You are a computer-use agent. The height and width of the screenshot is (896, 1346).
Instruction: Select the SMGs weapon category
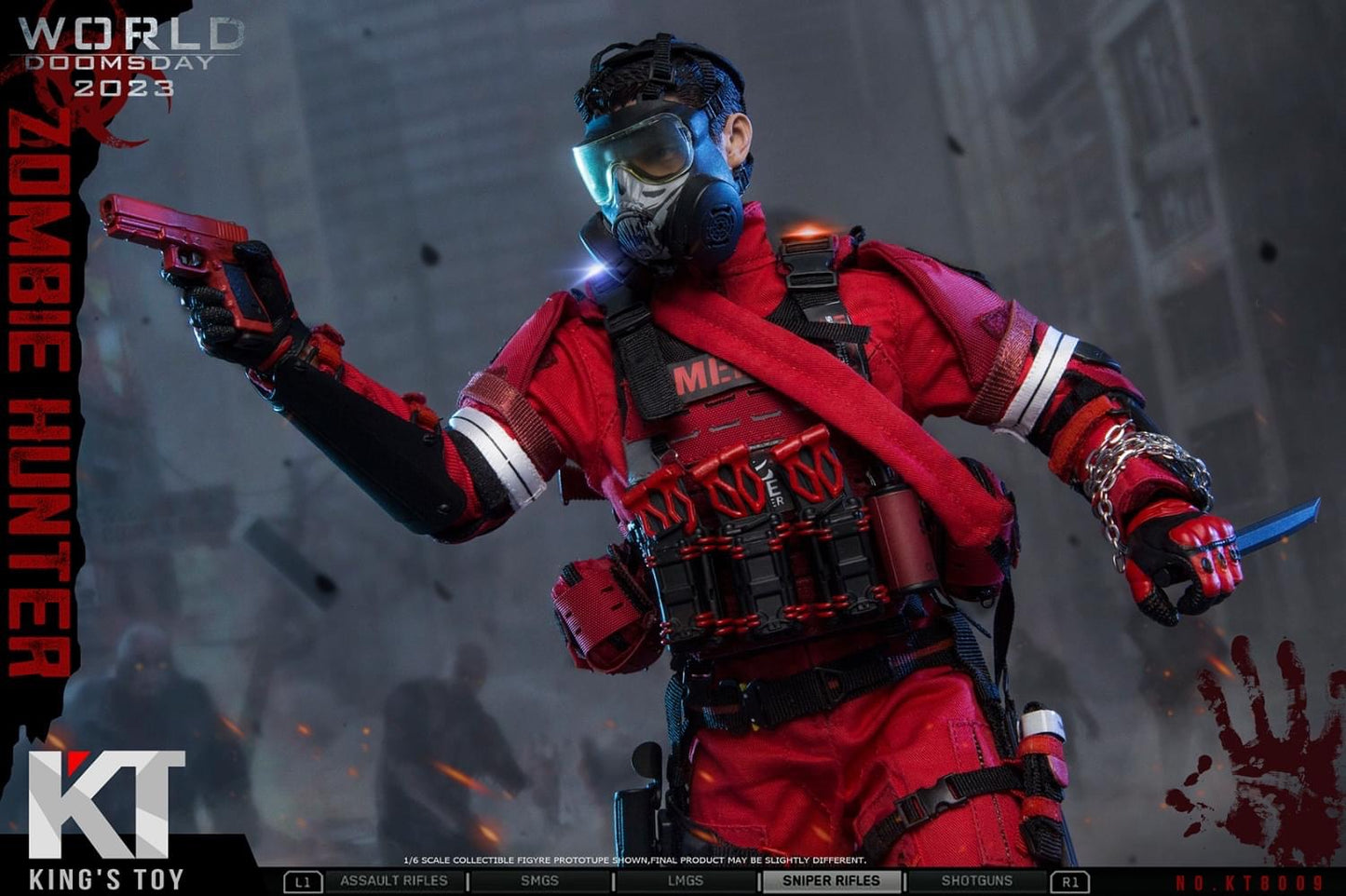click(x=539, y=881)
